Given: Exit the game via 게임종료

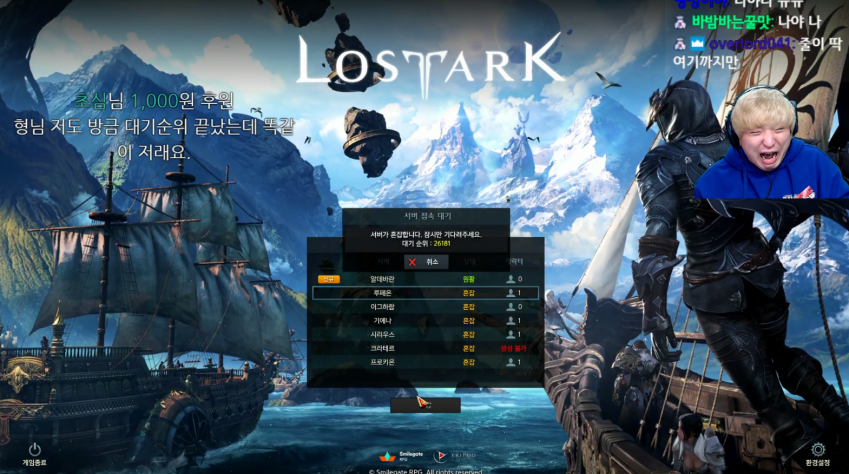Looking at the screenshot, I should coord(34,454).
